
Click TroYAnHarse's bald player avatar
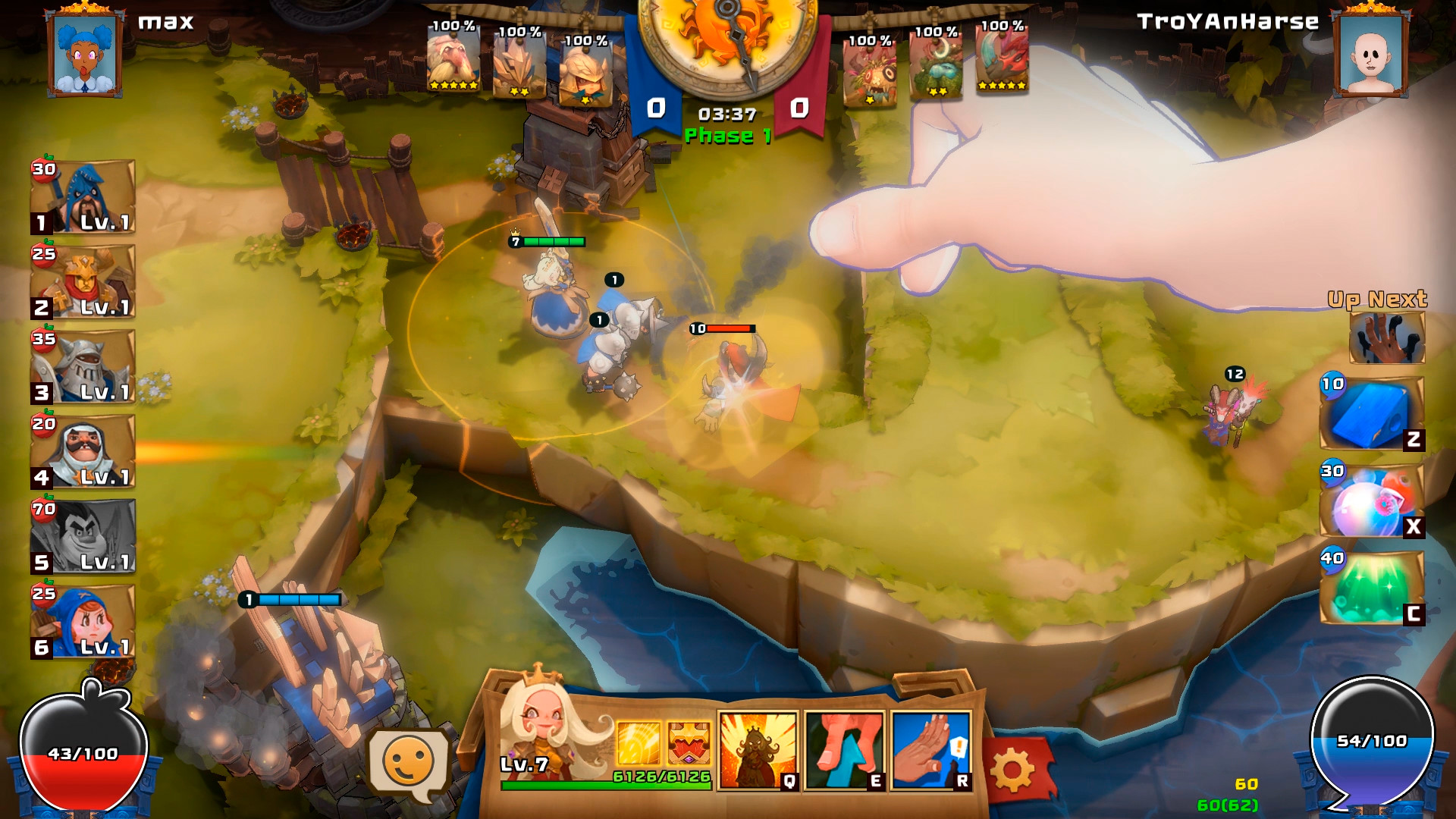[1370, 53]
